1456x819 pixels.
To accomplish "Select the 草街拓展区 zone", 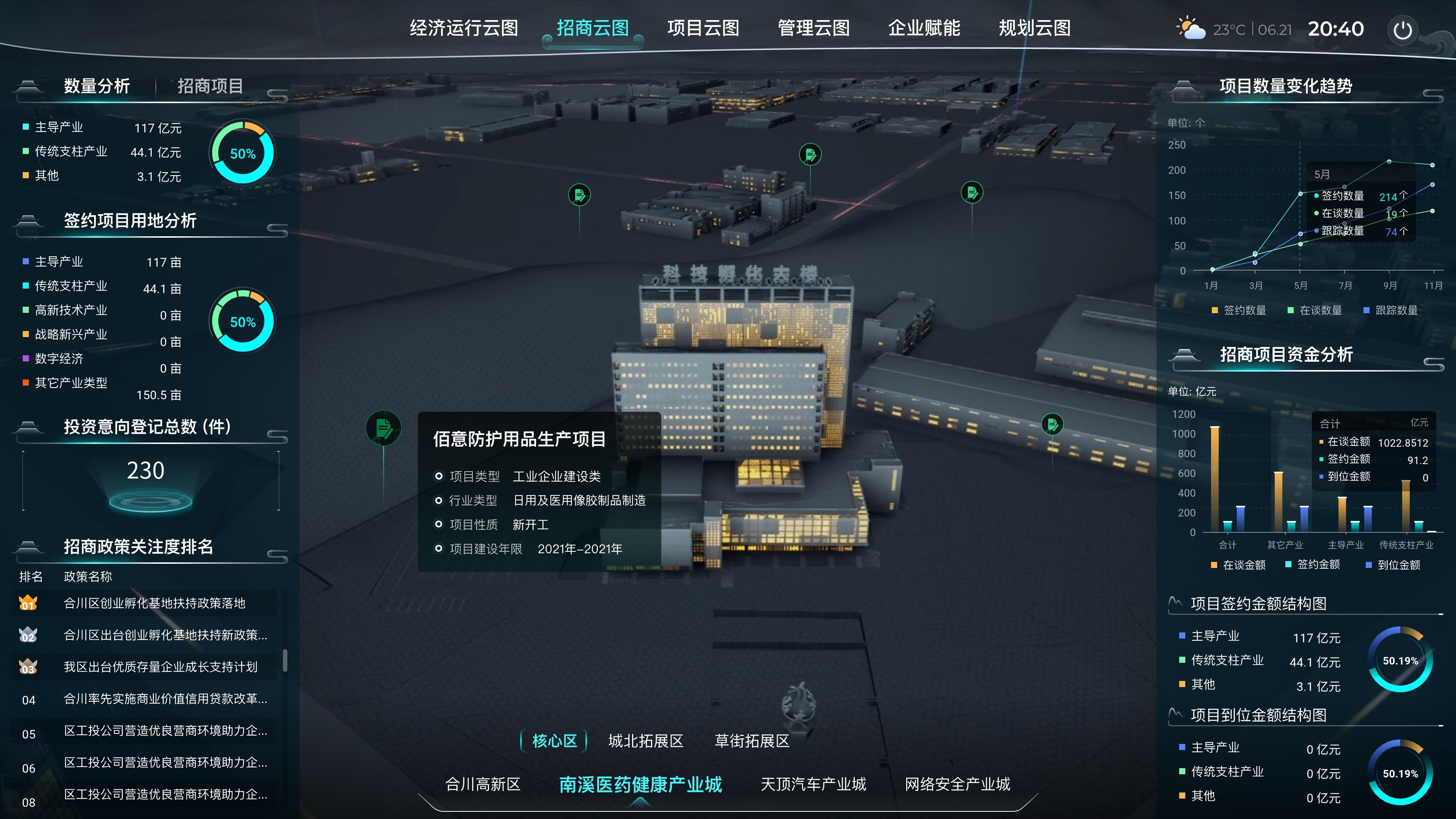I will tap(752, 741).
